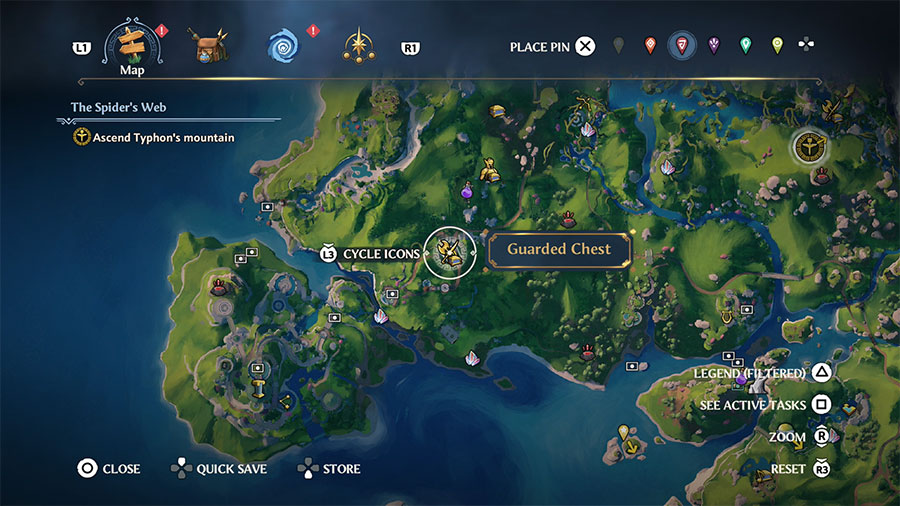
Task: Choose the gray map pin
Action: pos(619,46)
